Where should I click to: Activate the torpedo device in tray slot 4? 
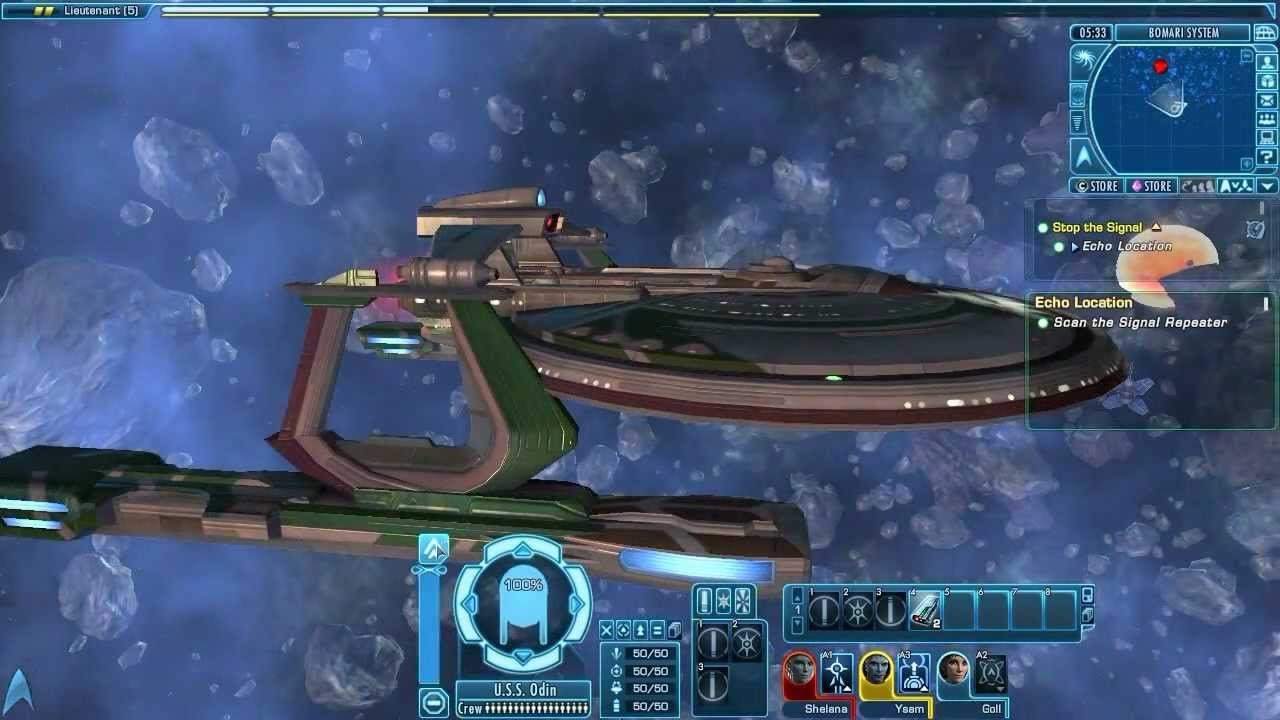pyautogui.click(x=926, y=611)
